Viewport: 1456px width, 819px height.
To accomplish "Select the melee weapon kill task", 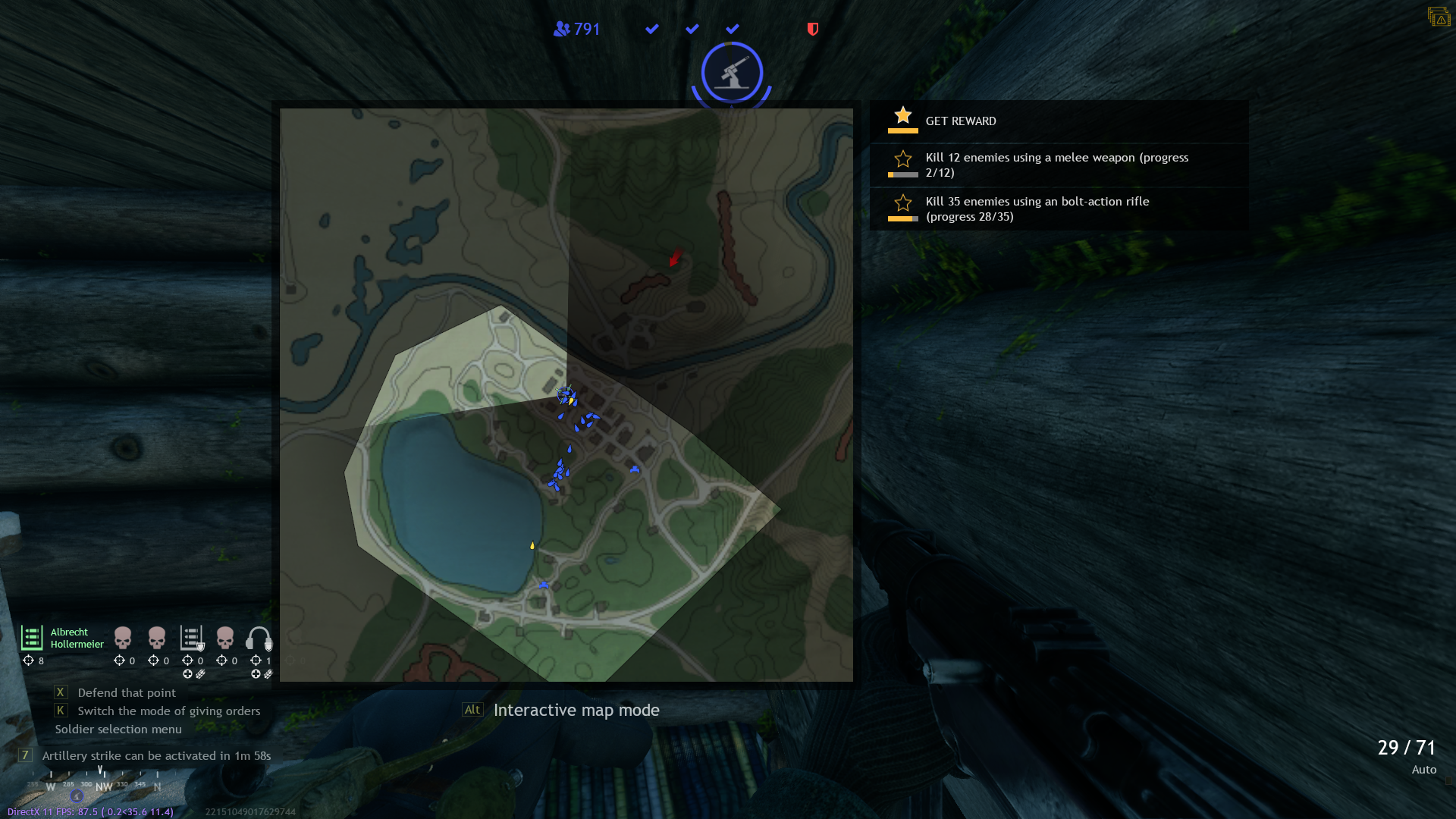I will point(1056,165).
